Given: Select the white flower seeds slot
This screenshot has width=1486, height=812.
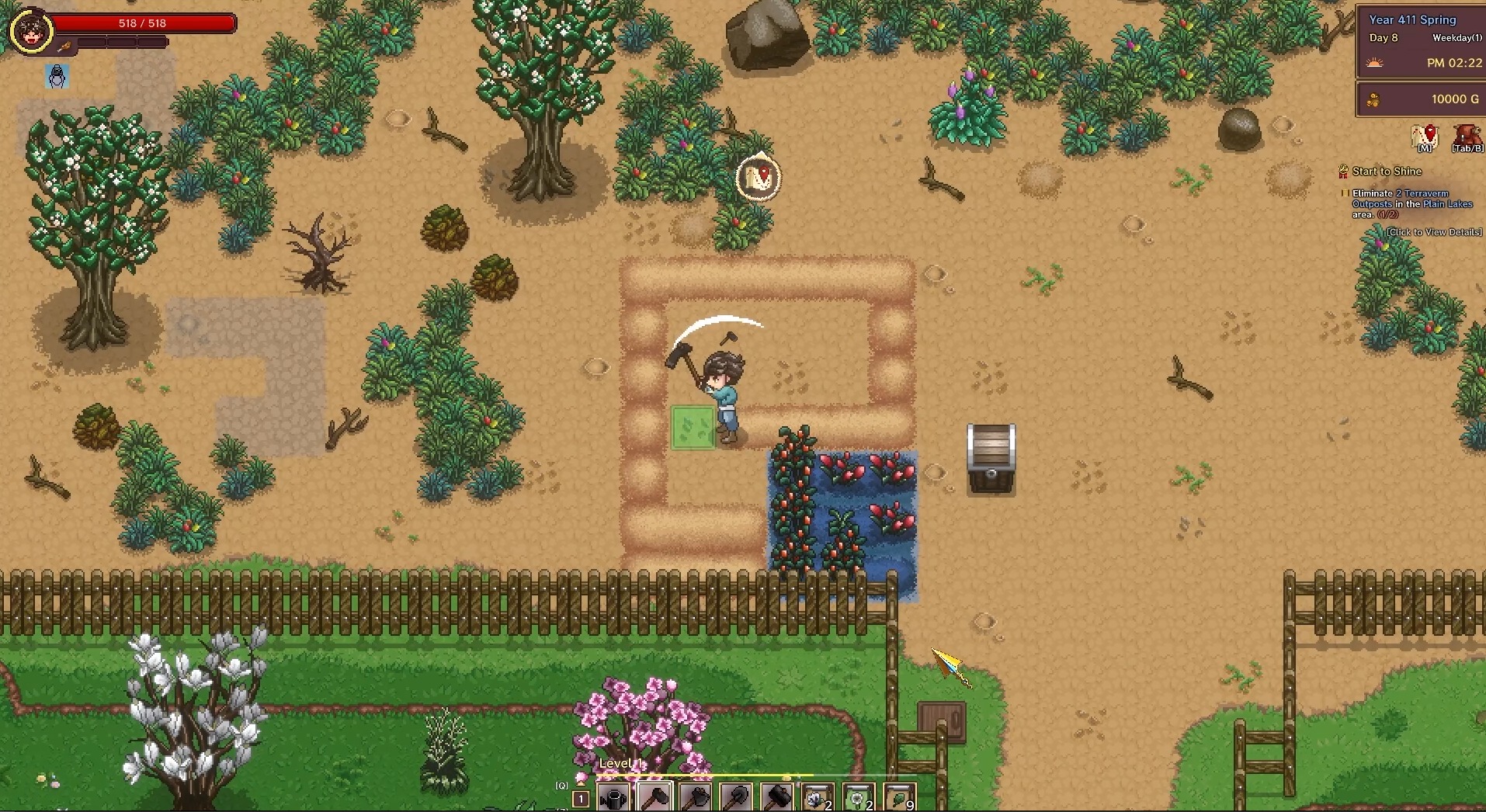Looking at the screenshot, I should pos(816,796).
